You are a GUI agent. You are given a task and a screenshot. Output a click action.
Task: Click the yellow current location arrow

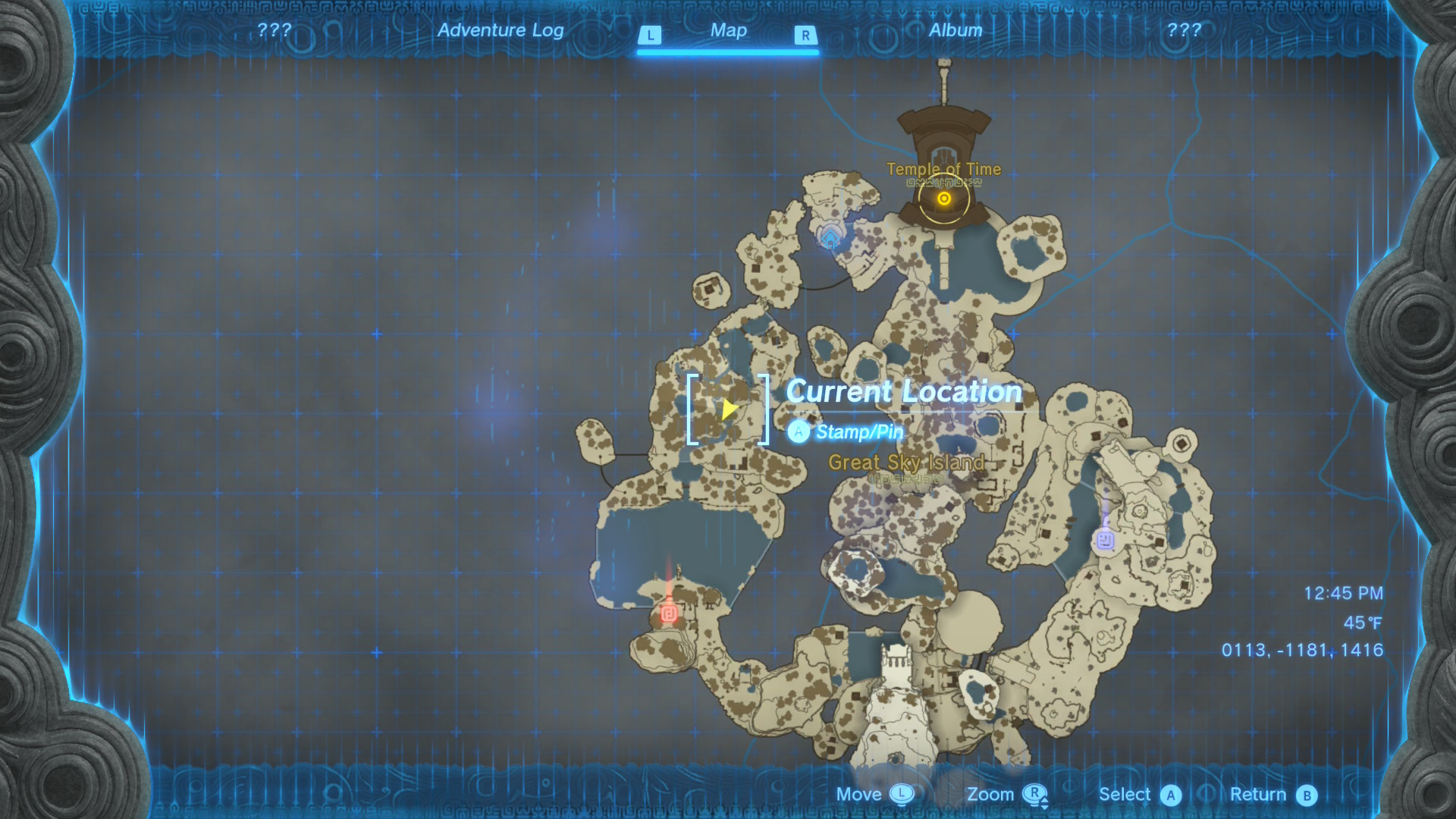[728, 409]
